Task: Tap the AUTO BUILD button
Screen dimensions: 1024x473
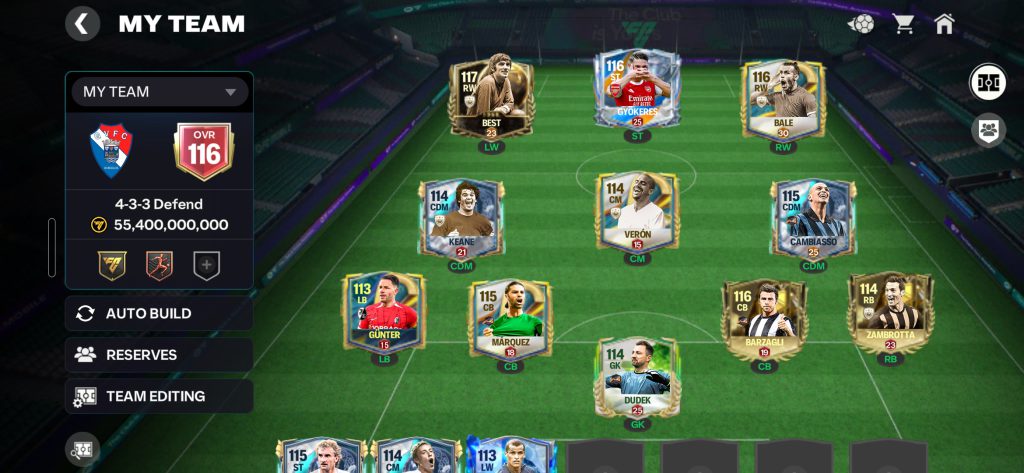Action: coord(159,314)
